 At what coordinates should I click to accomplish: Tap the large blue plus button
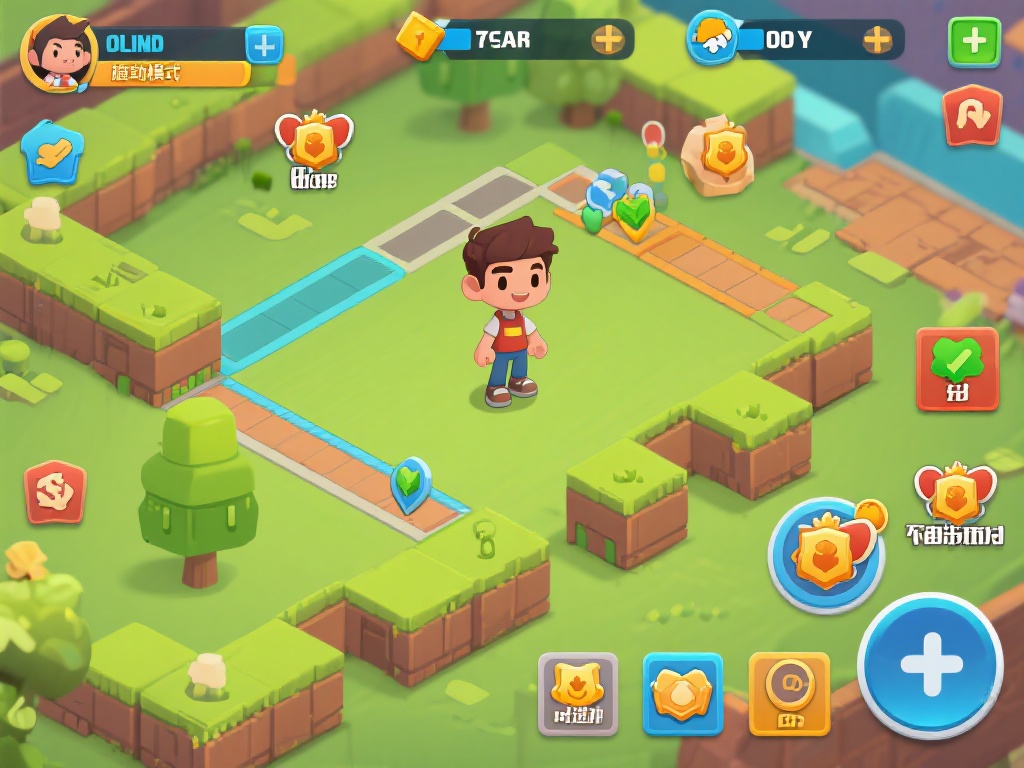[x=930, y=665]
